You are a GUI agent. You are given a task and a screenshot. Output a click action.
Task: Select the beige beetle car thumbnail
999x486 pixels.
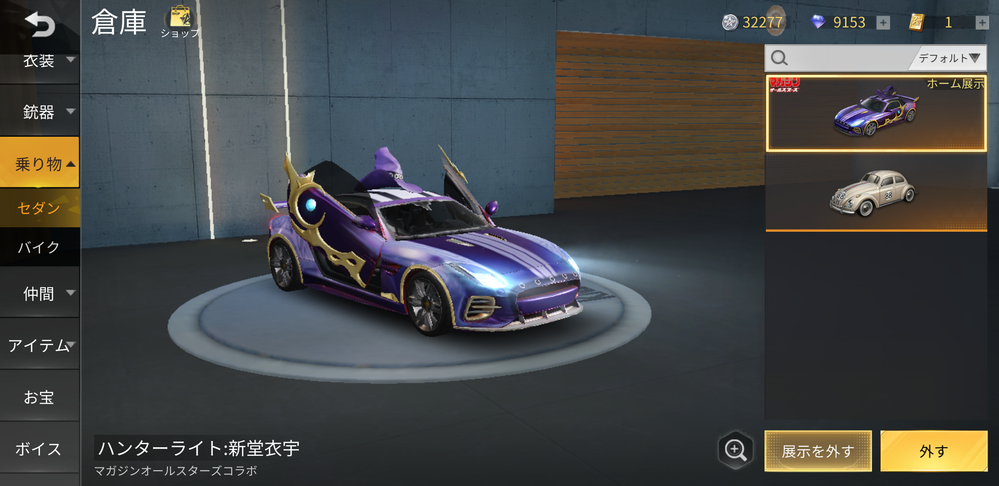[876, 192]
